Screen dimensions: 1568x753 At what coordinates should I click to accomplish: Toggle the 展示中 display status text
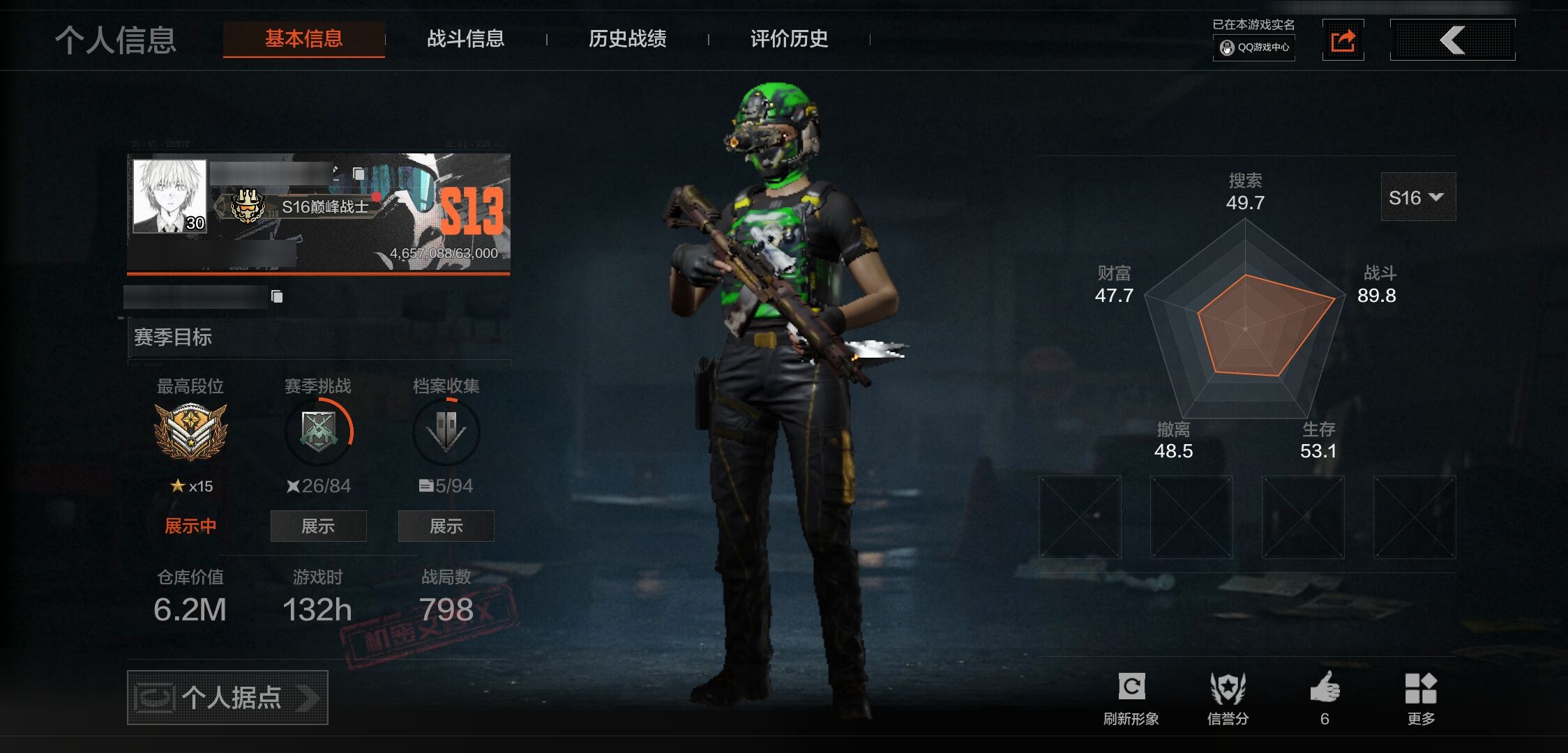click(x=190, y=526)
